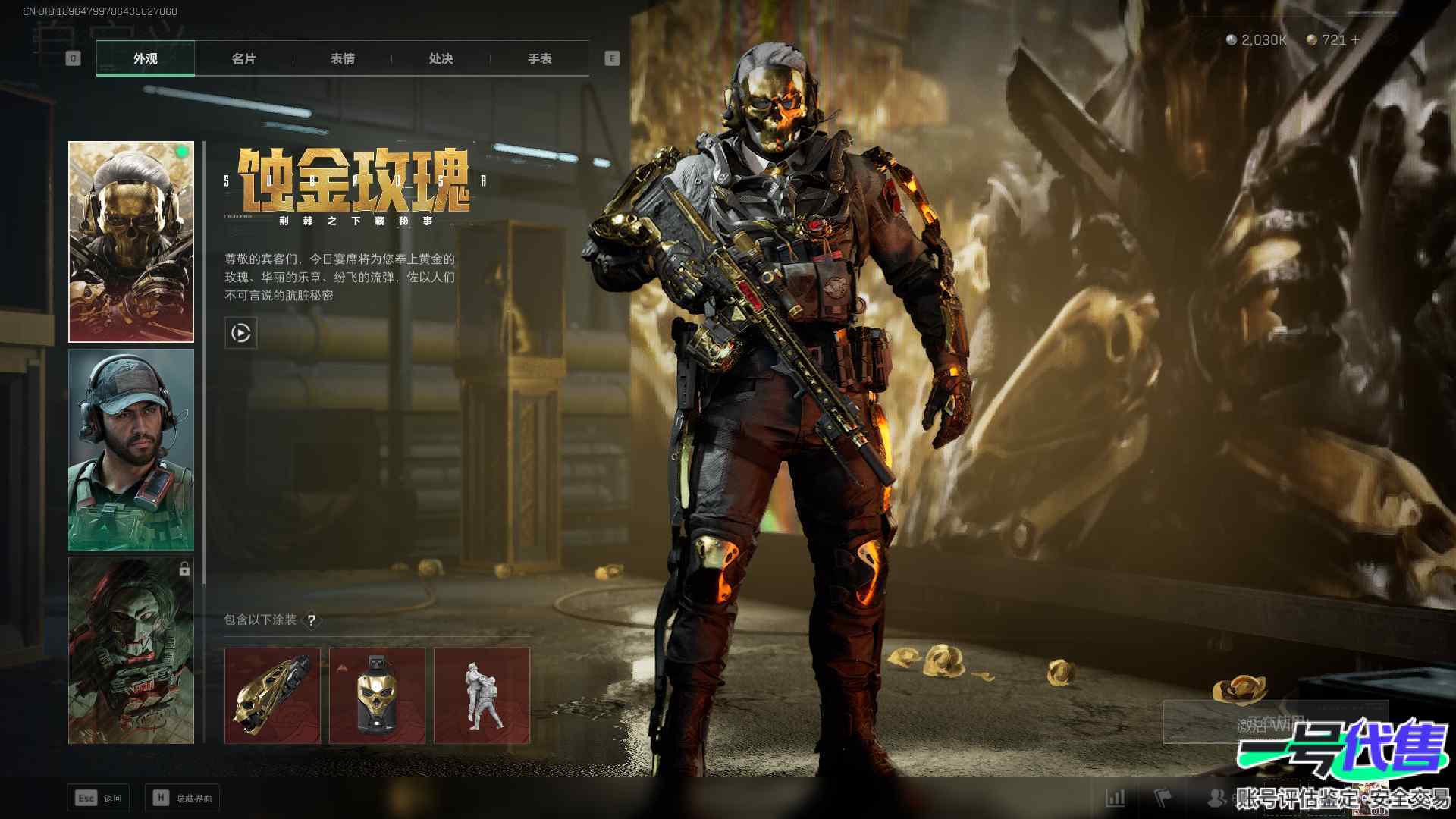The height and width of the screenshot is (819, 1456).
Task: Choose the gold skull canister finish
Action: click(x=377, y=695)
